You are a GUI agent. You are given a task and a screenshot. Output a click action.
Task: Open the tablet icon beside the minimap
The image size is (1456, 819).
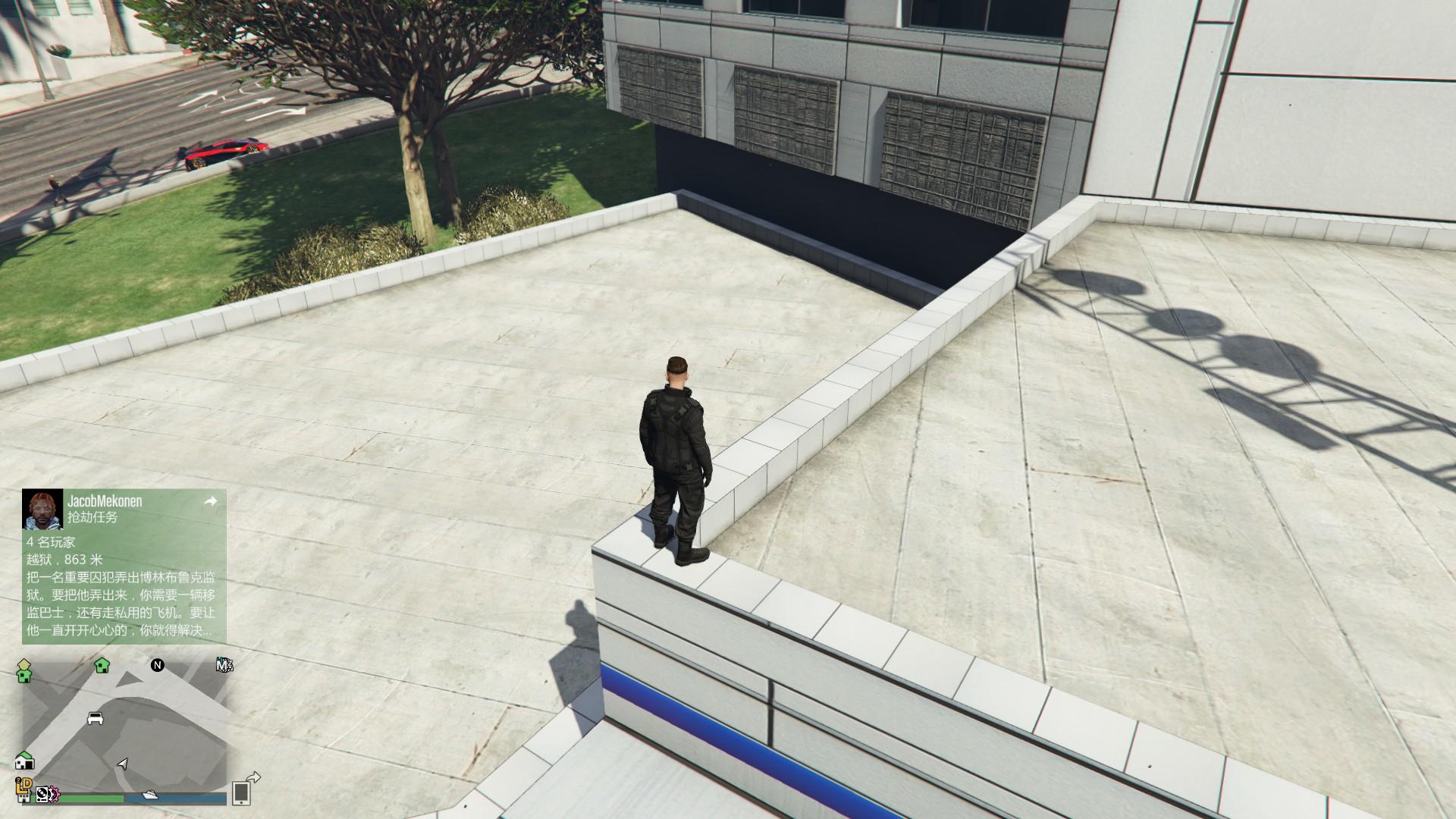[x=240, y=795]
